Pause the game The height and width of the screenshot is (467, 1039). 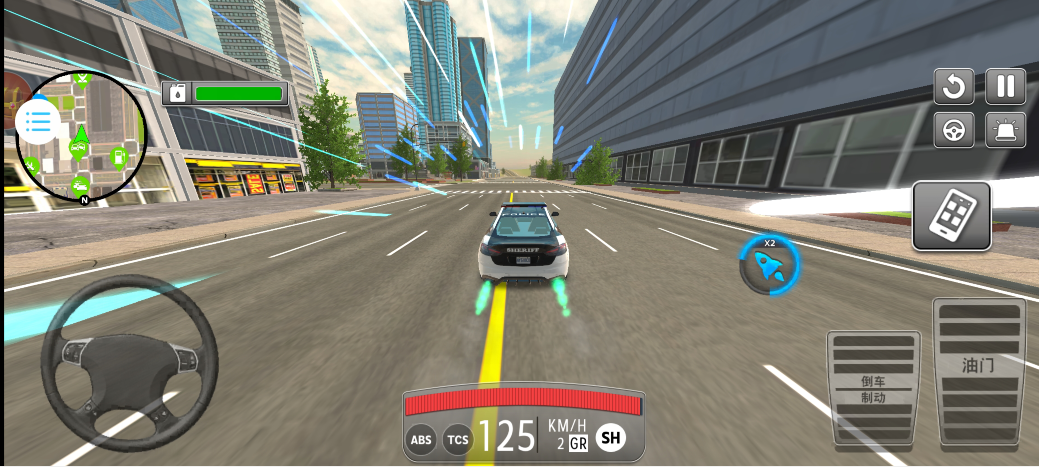click(1005, 86)
